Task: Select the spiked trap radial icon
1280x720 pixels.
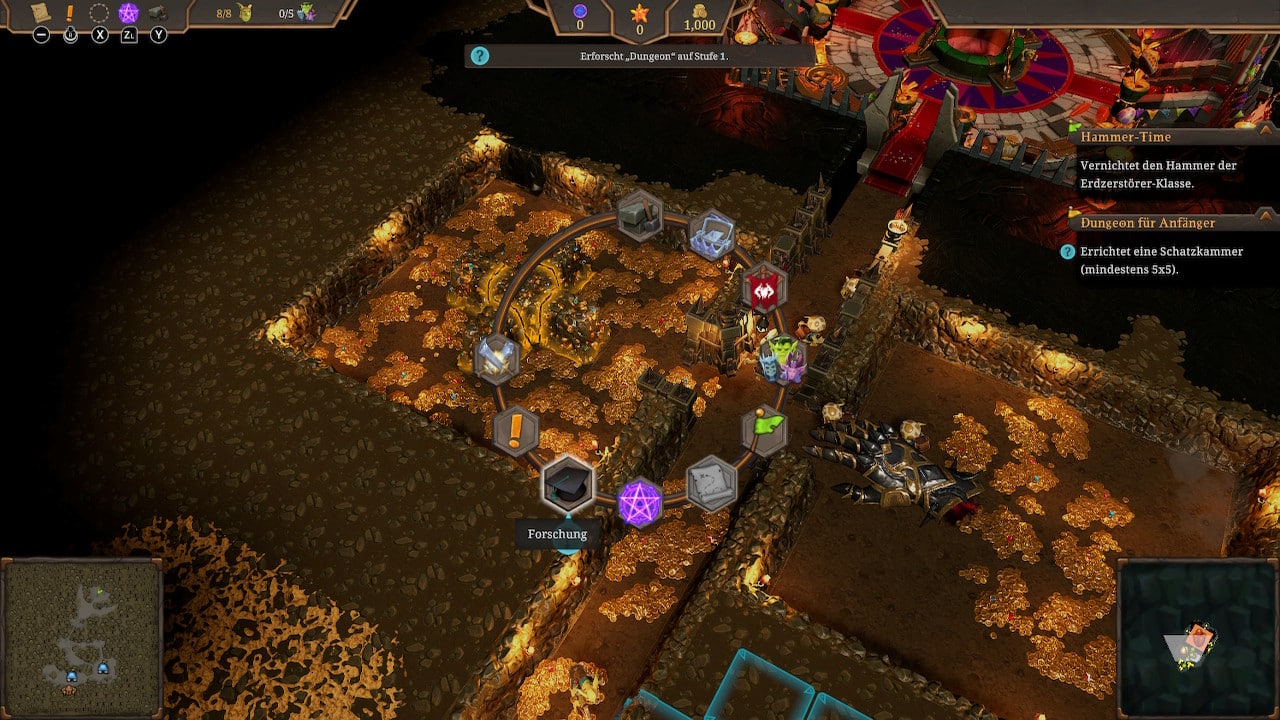Action: [x=712, y=235]
